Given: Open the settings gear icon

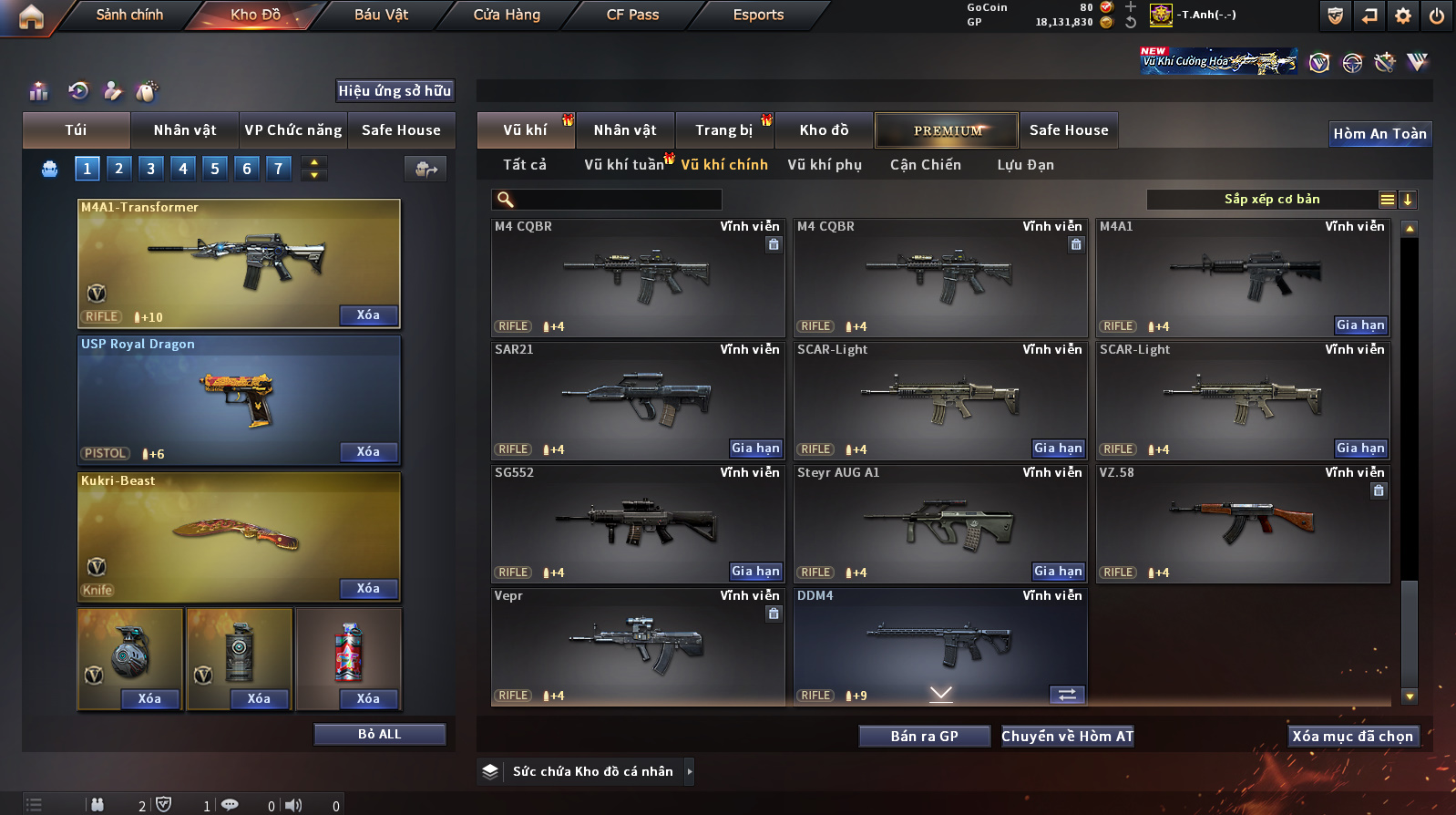Looking at the screenshot, I should pyautogui.click(x=1403, y=15).
